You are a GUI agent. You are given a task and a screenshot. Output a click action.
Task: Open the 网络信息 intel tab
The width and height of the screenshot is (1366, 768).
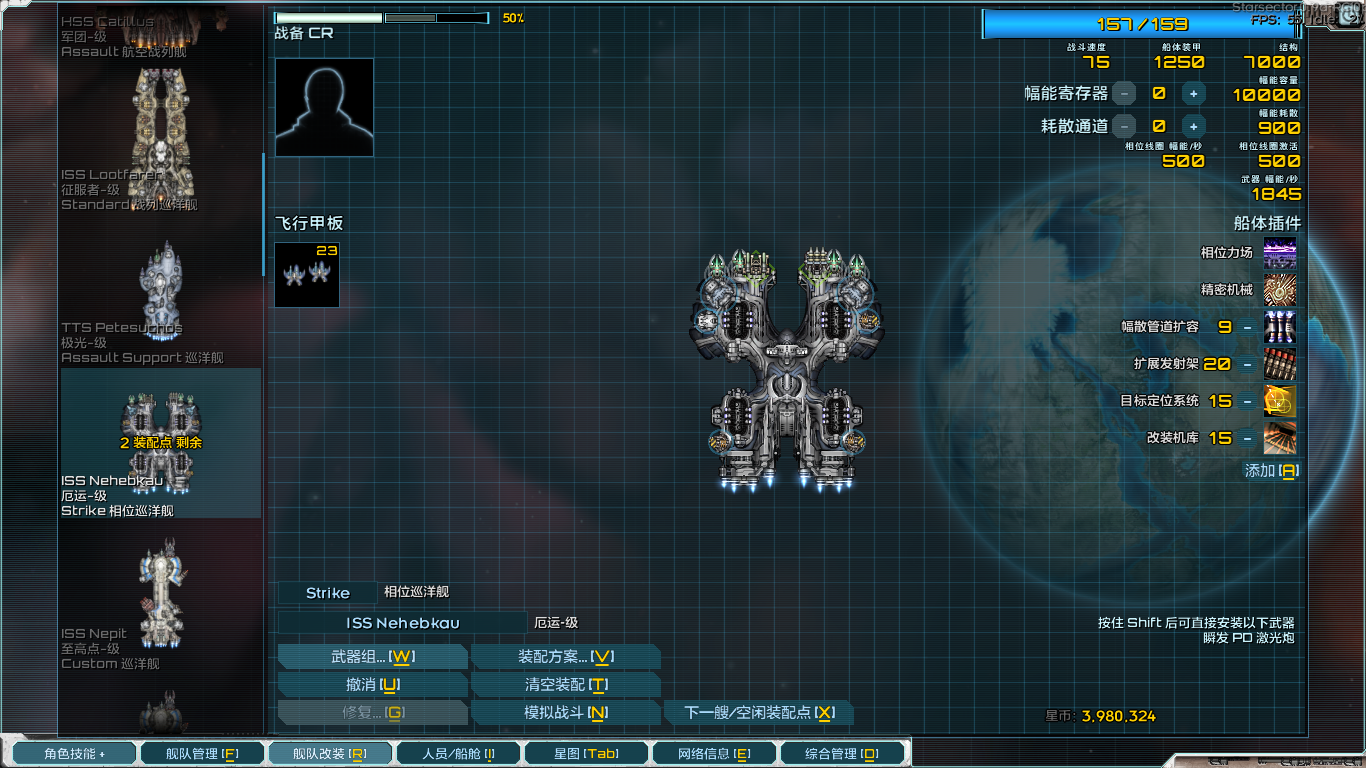(x=713, y=753)
